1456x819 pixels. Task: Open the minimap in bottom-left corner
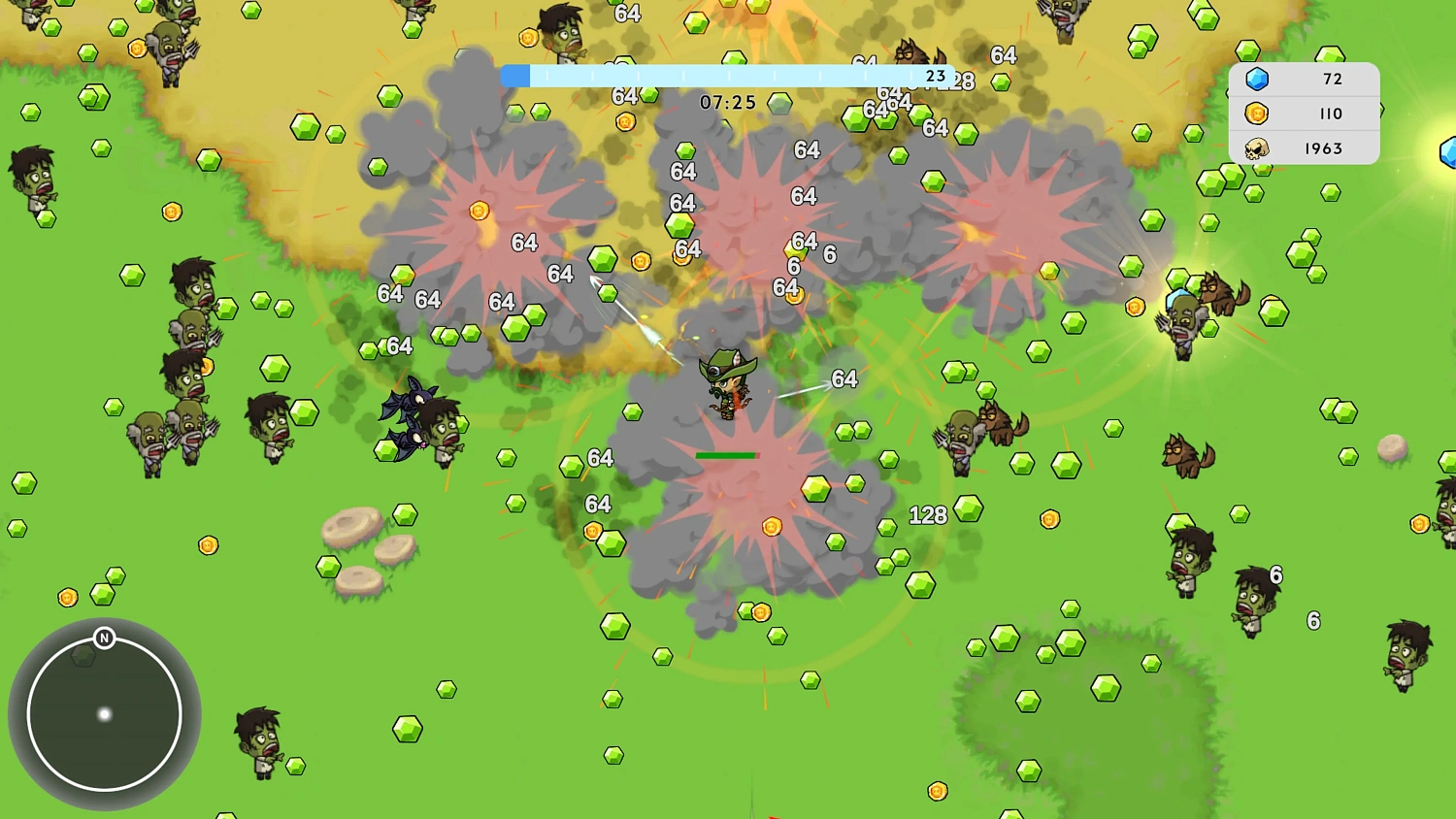click(104, 714)
